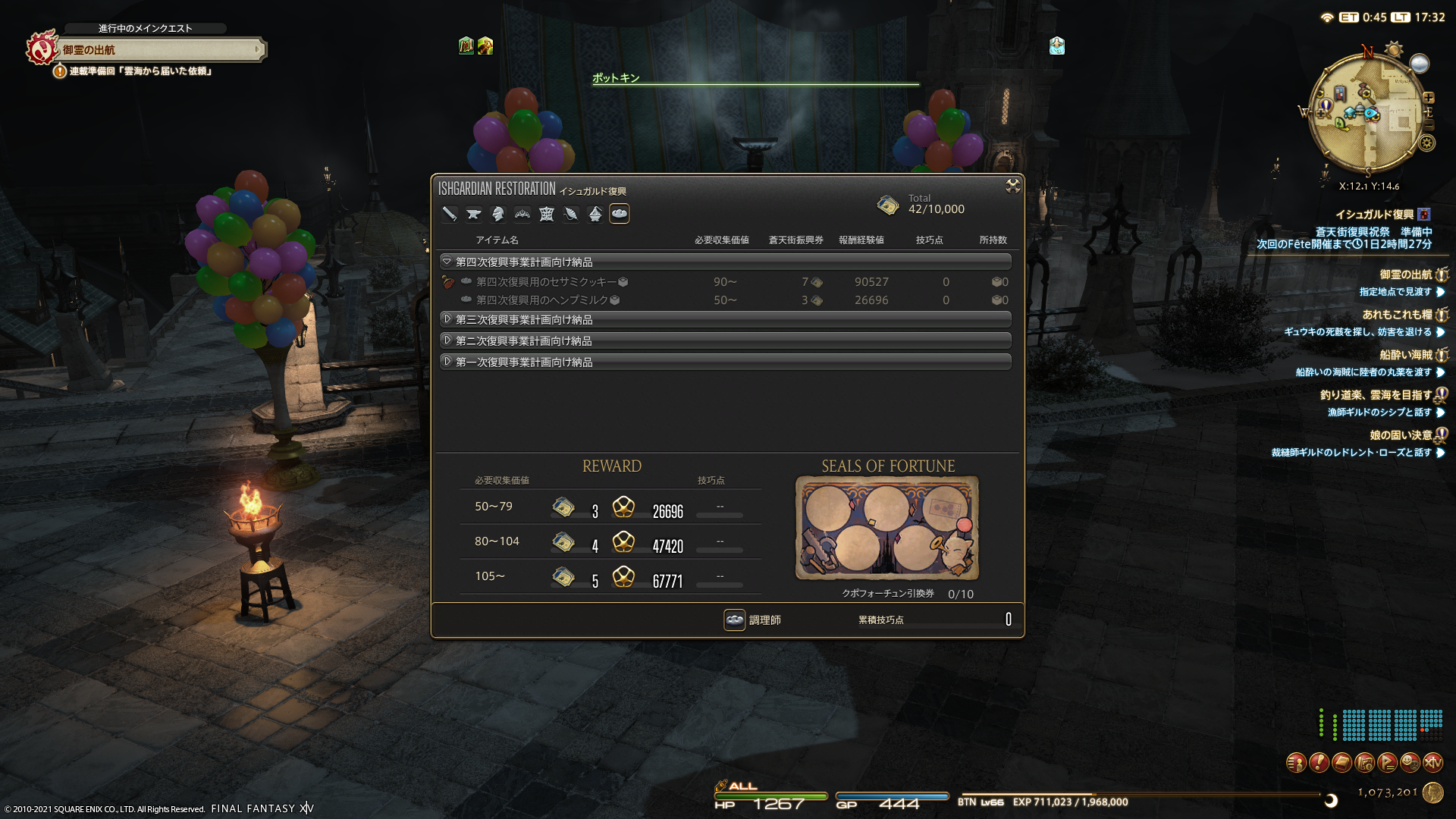Screen dimensions: 1456x819
Task: Open the Character main menu icon
Action: click(1296, 762)
